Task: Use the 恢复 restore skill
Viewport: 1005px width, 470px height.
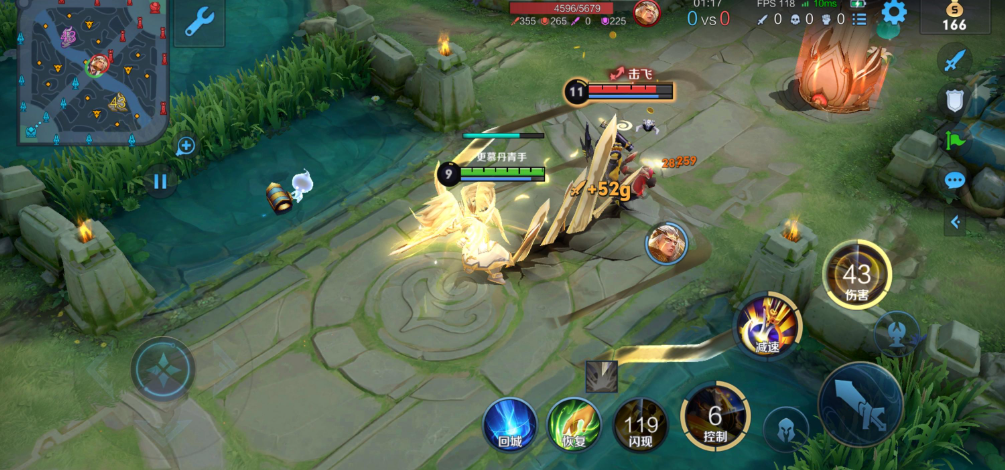Action: 574,424
